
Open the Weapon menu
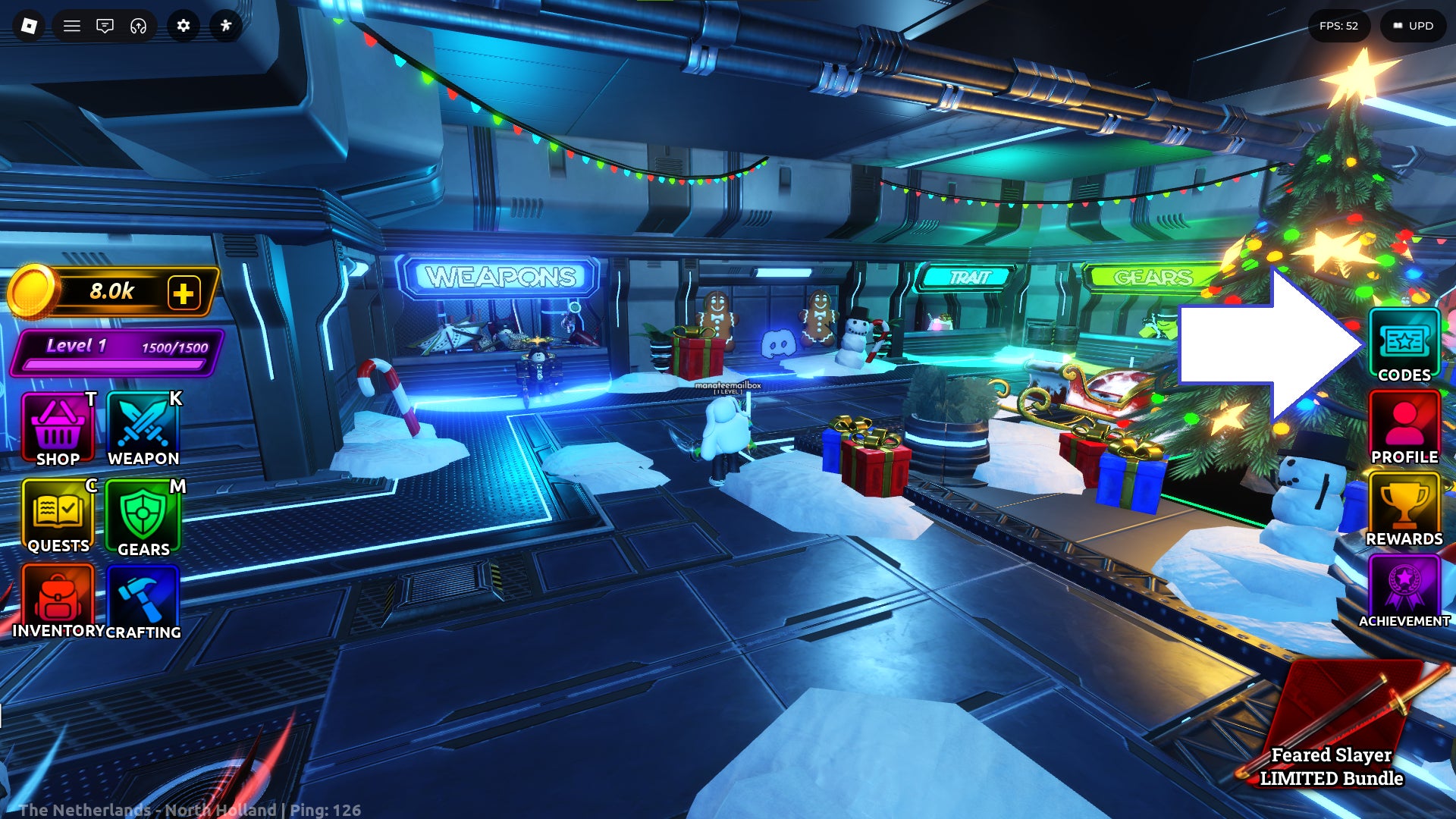coord(143,430)
